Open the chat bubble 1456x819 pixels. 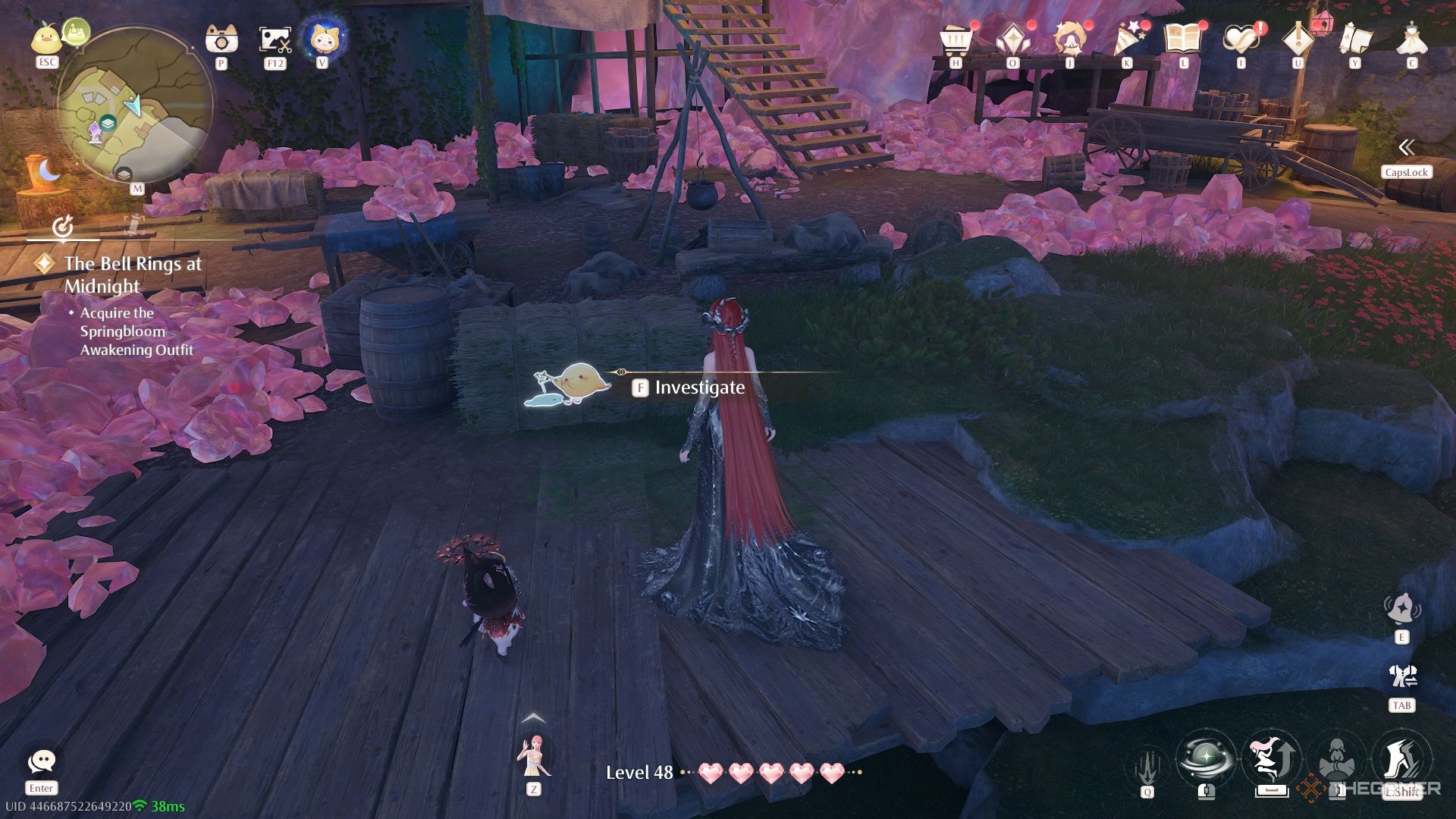(x=41, y=761)
